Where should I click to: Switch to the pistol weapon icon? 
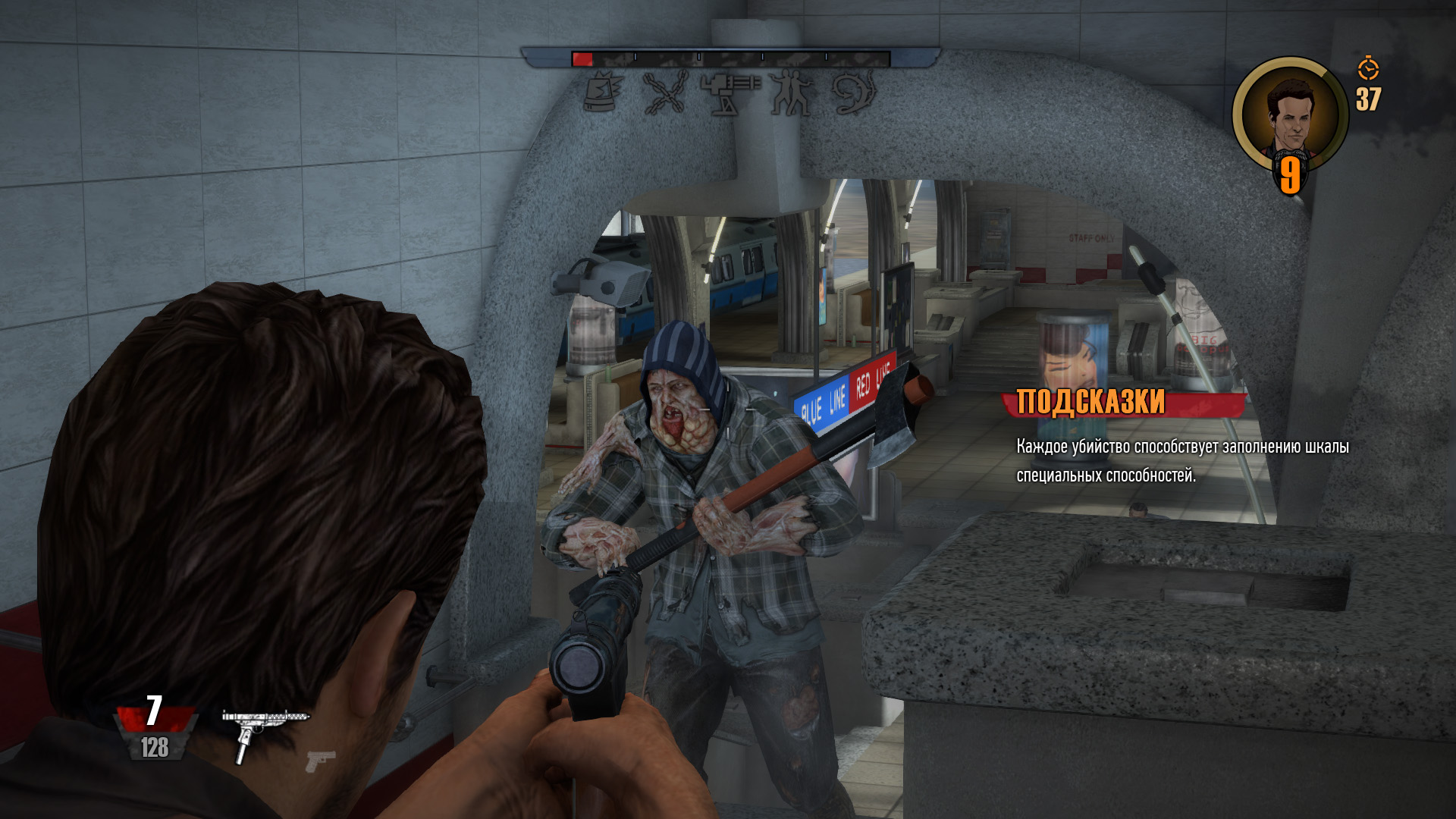[320, 760]
